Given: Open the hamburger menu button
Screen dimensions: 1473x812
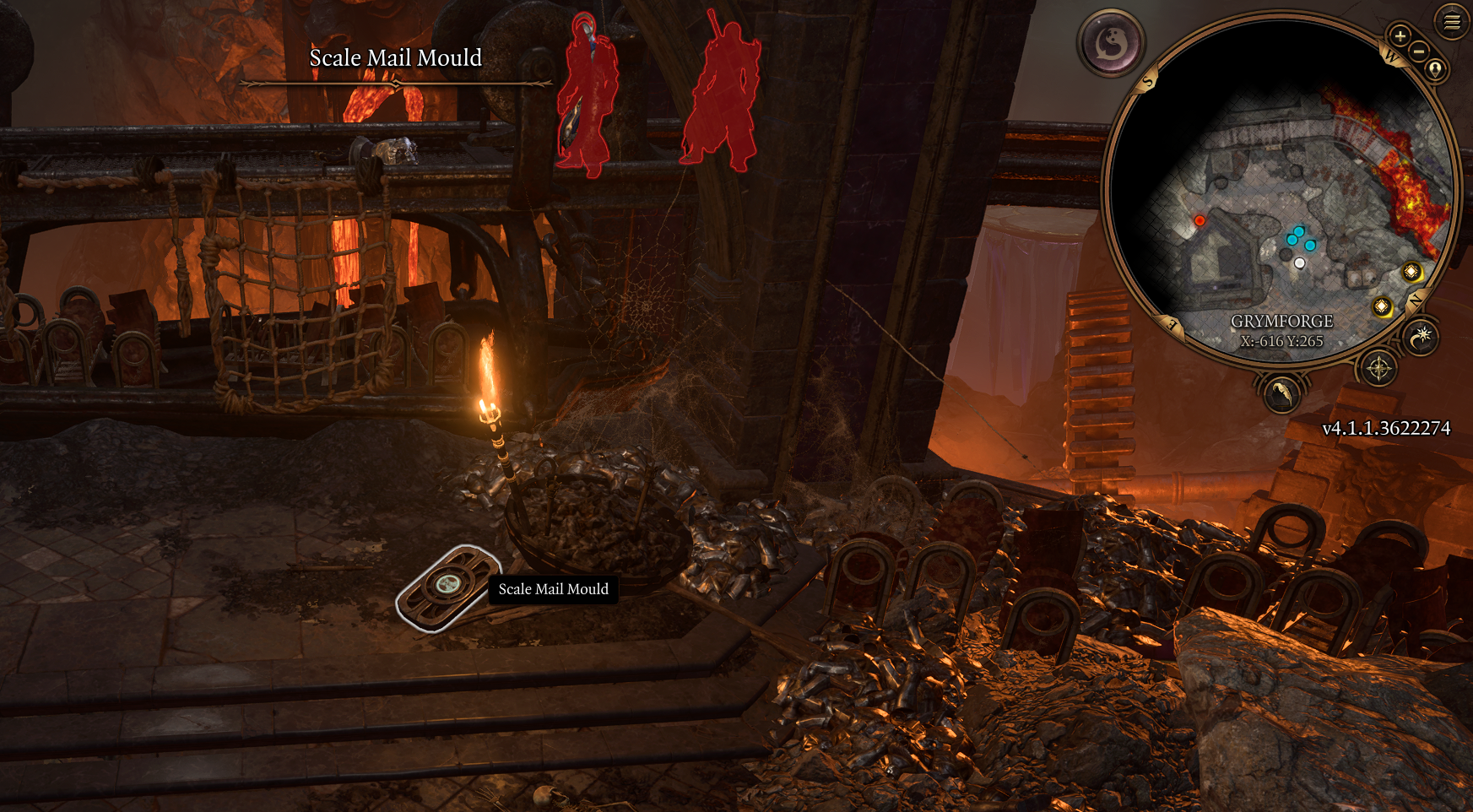Looking at the screenshot, I should pyautogui.click(x=1452, y=22).
